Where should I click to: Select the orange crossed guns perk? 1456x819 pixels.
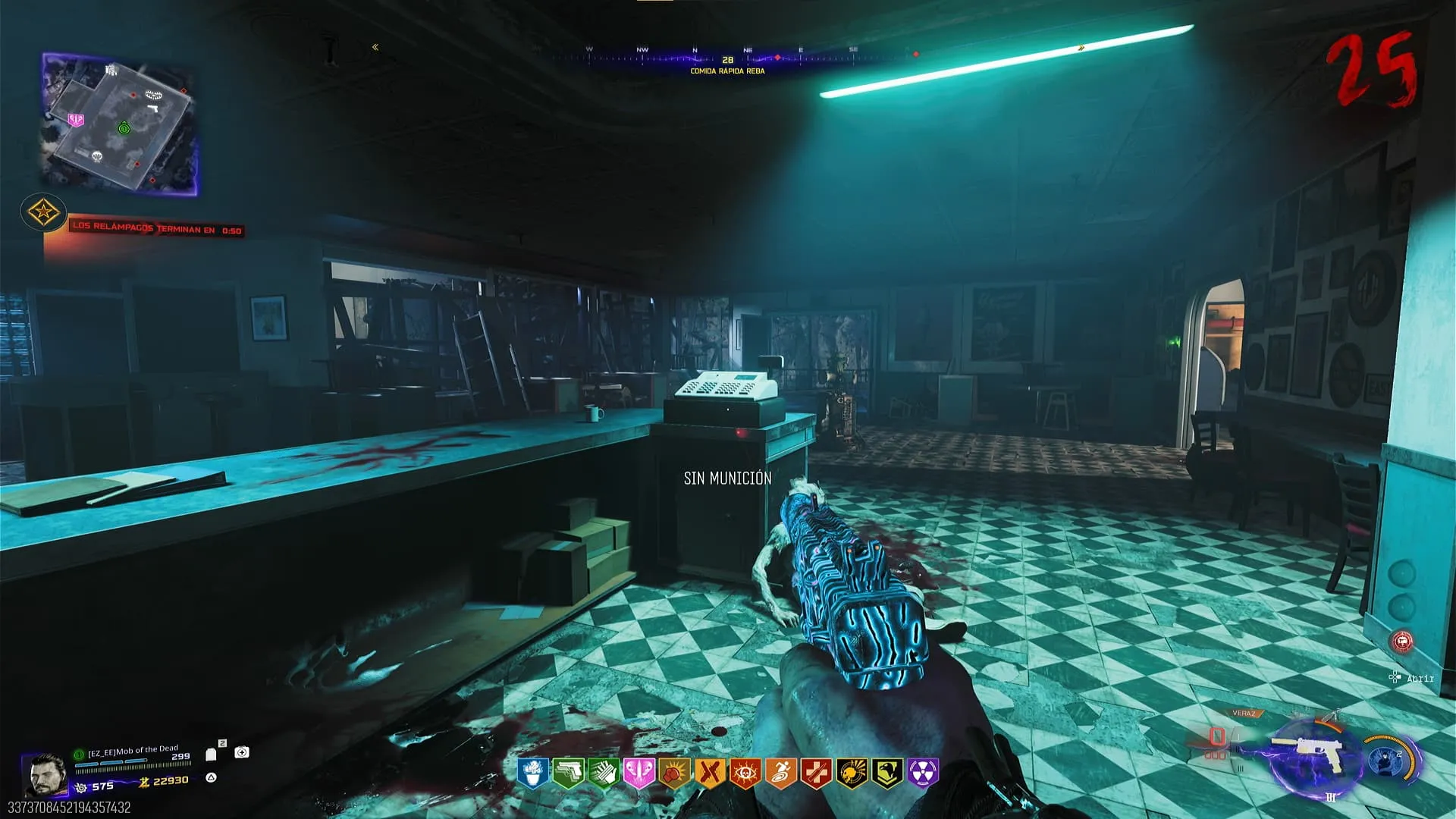[x=710, y=773]
